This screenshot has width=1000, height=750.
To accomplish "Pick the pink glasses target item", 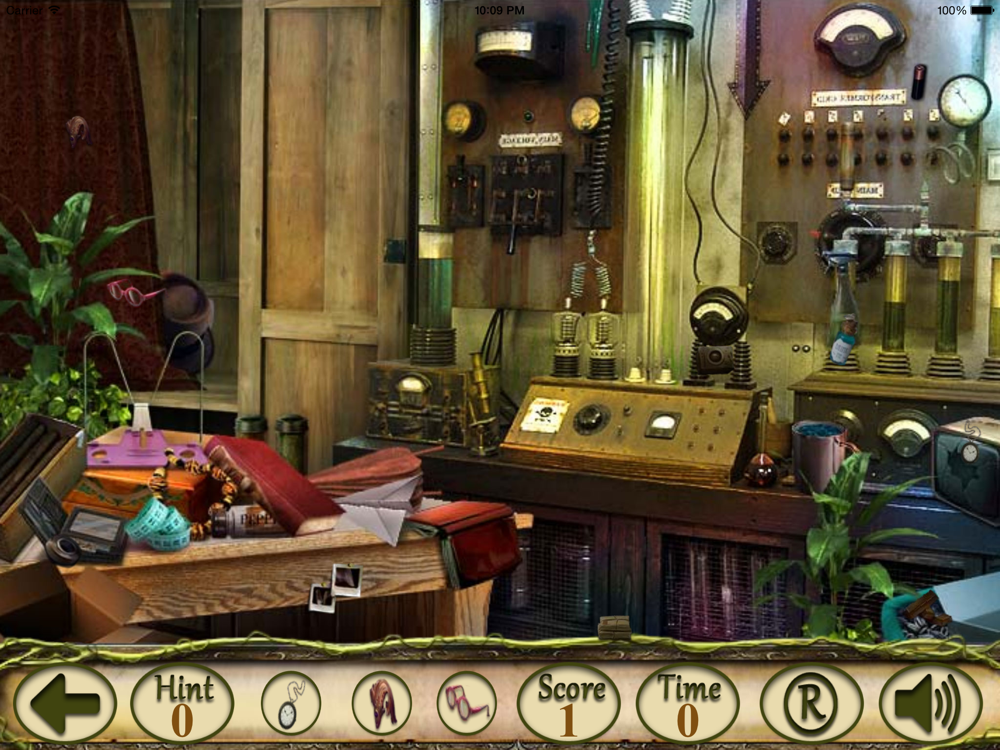I will 466,703.
